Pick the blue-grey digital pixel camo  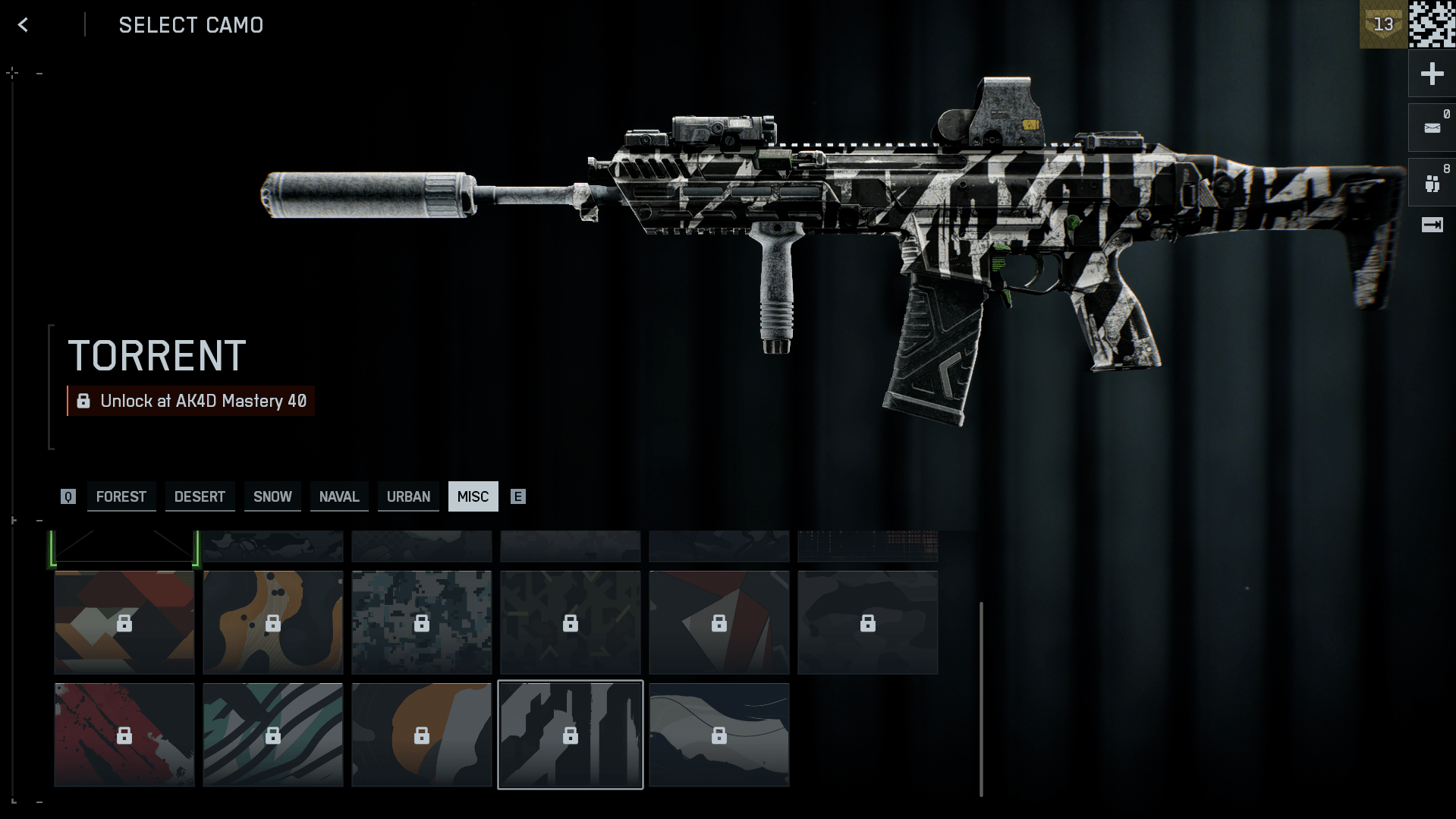(x=422, y=622)
